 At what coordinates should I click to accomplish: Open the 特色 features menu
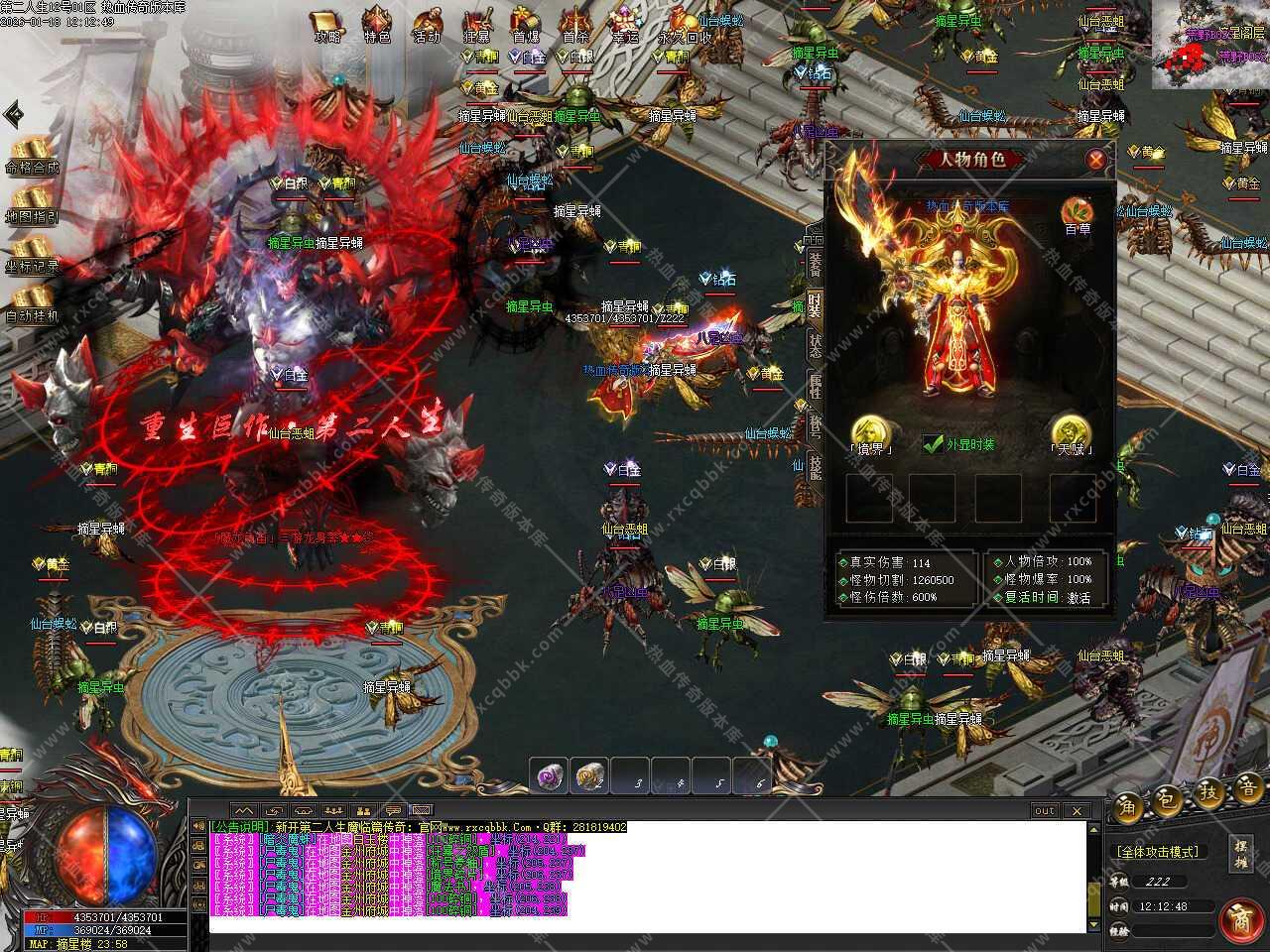pos(377,24)
